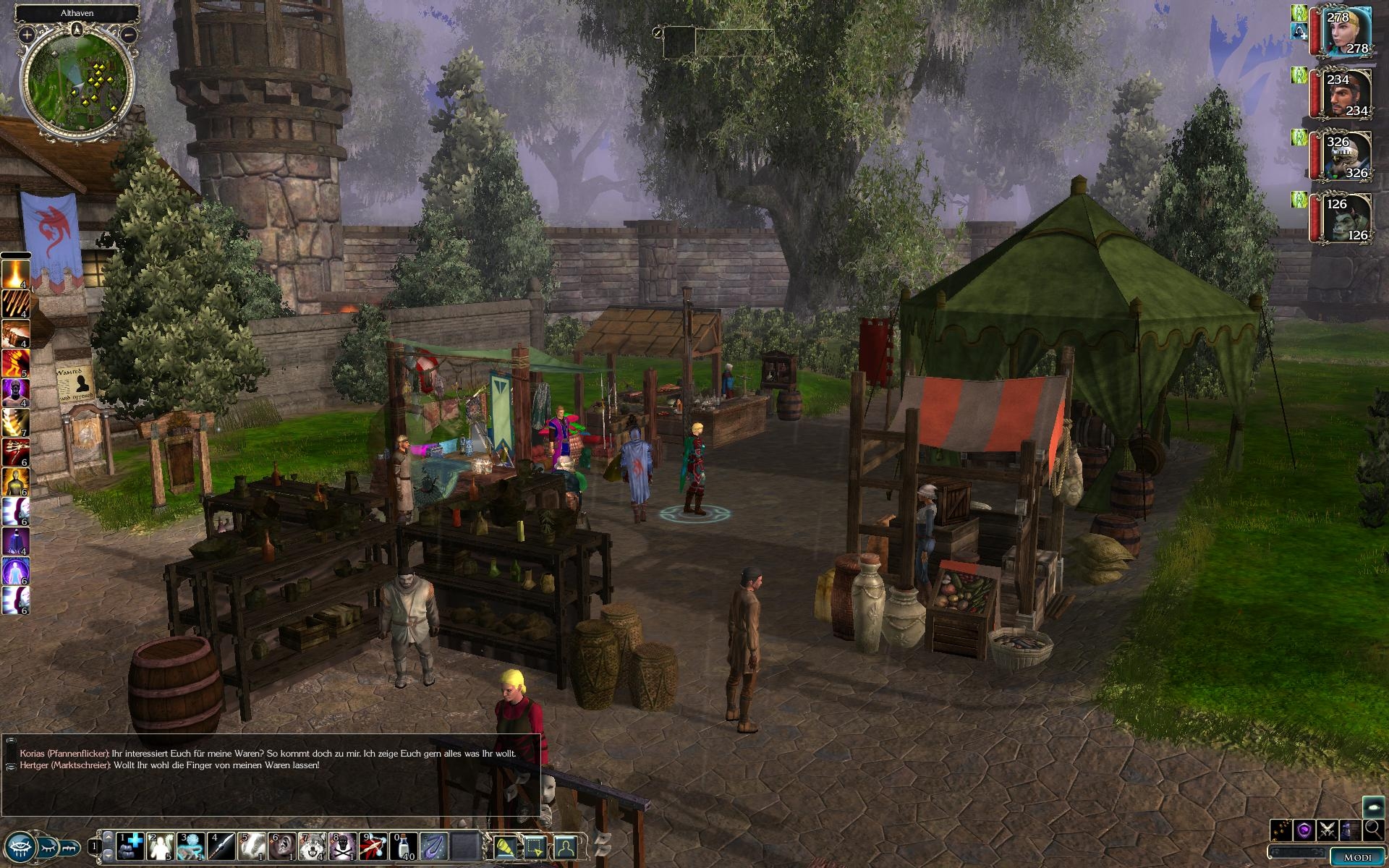Click the yellow flashlight icon beside the hotbar

pos(504,845)
